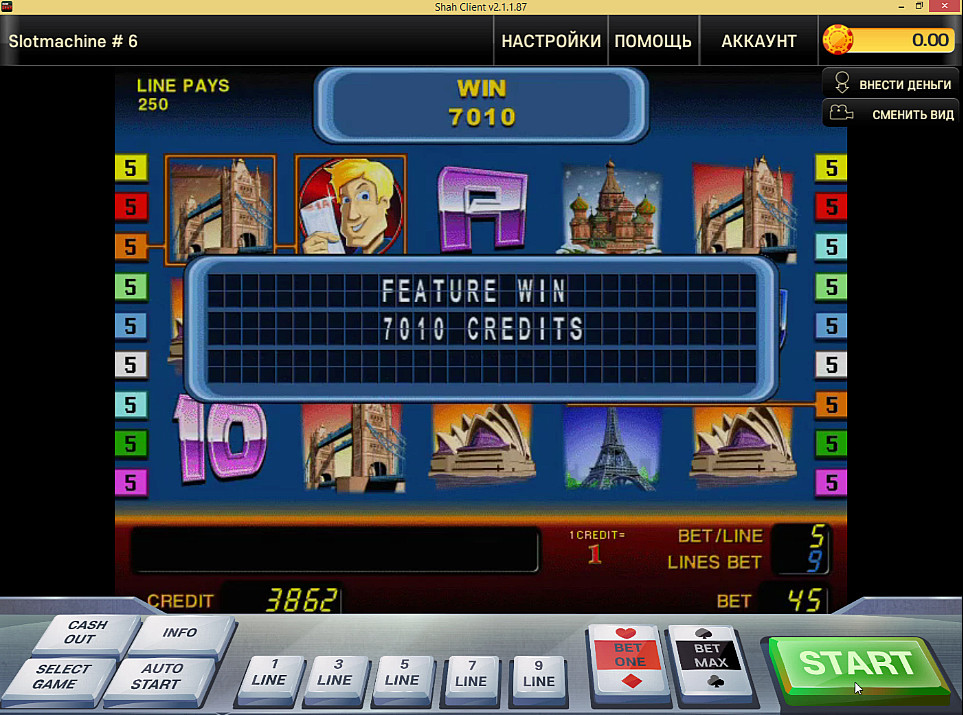Open the ПОМОЩЬ help menu
The height and width of the screenshot is (715, 963).
click(653, 41)
